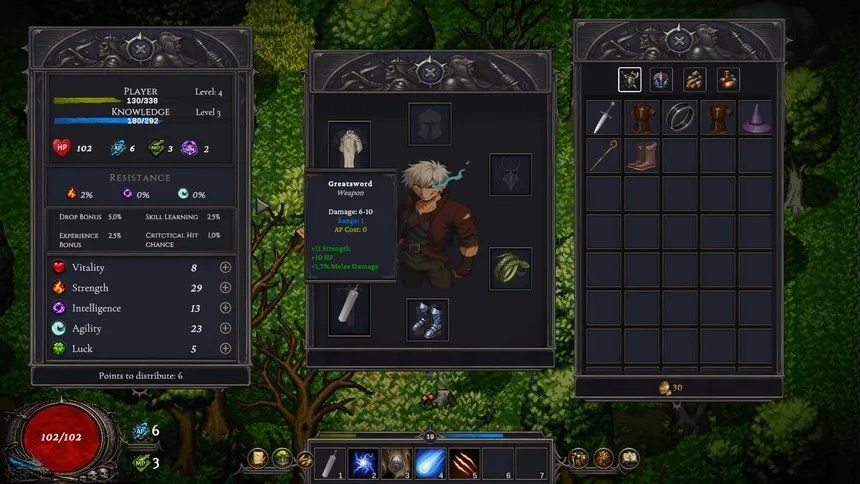Close the equipment panel
Screen dimensions: 860x484
click(430, 72)
